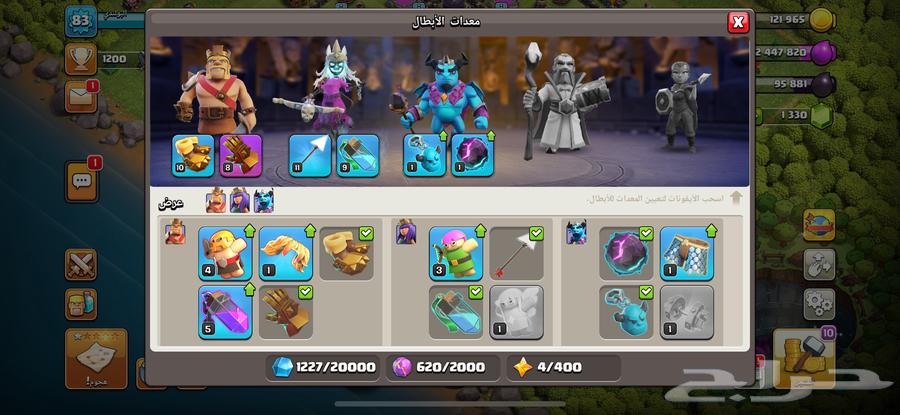
Task: Filter by Archer Queen icon beside عرض
Action: point(239,201)
